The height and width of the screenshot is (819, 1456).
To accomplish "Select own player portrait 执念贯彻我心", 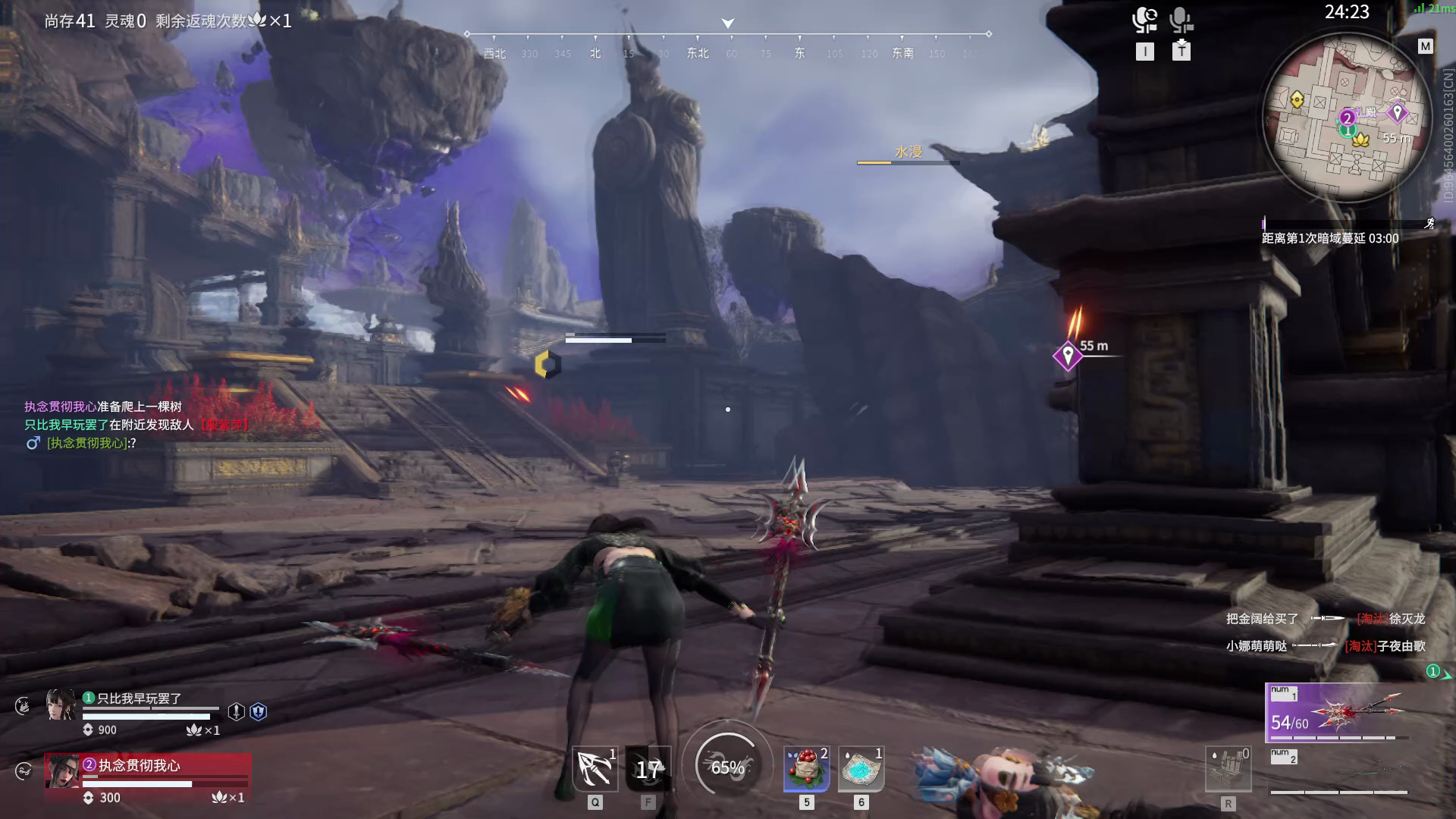I will click(61, 771).
